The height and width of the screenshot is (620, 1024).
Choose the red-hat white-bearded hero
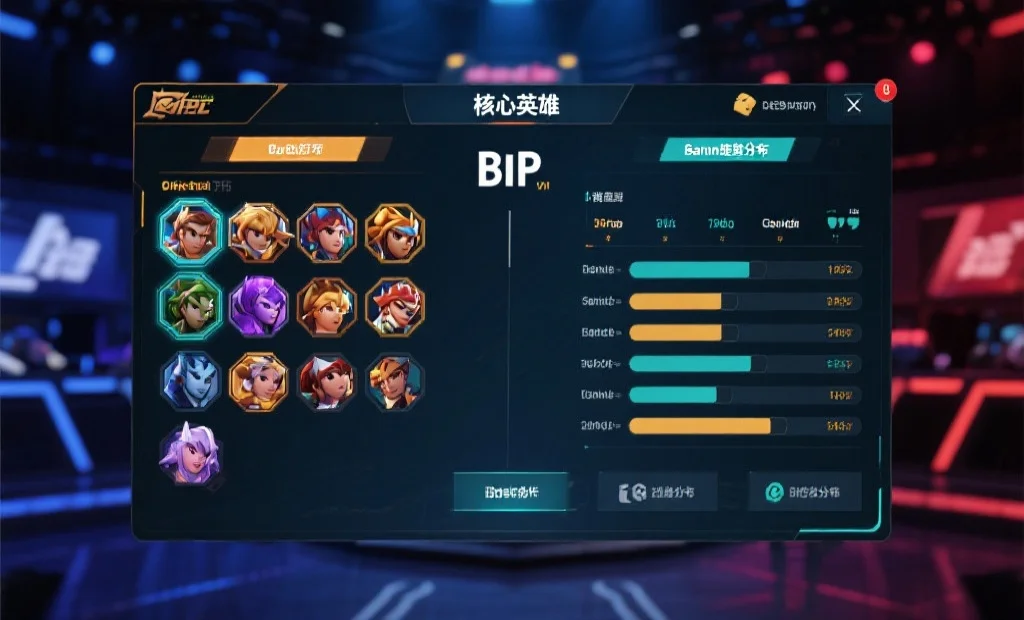pos(394,306)
